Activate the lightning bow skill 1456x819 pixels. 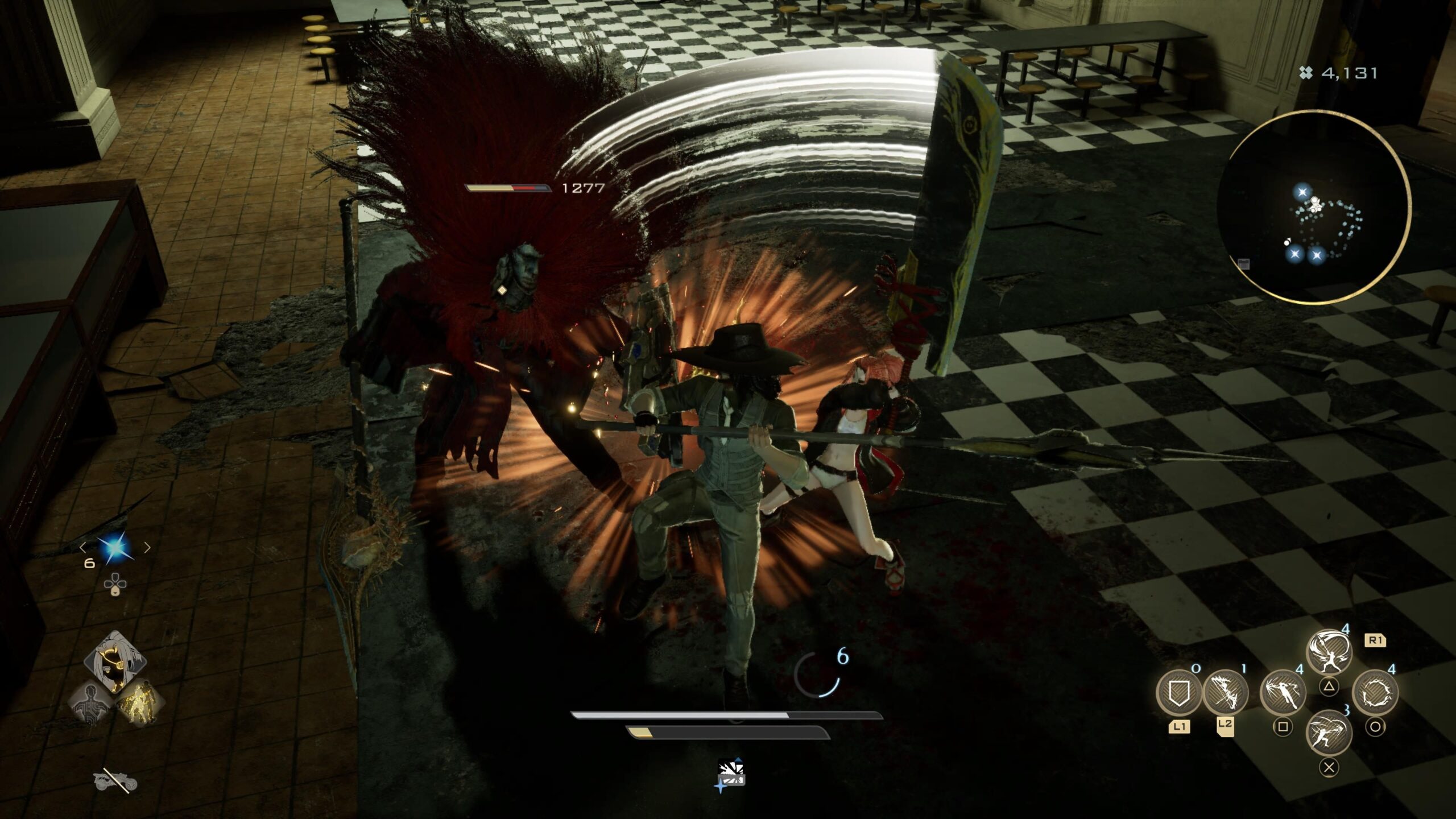pos(1225,693)
